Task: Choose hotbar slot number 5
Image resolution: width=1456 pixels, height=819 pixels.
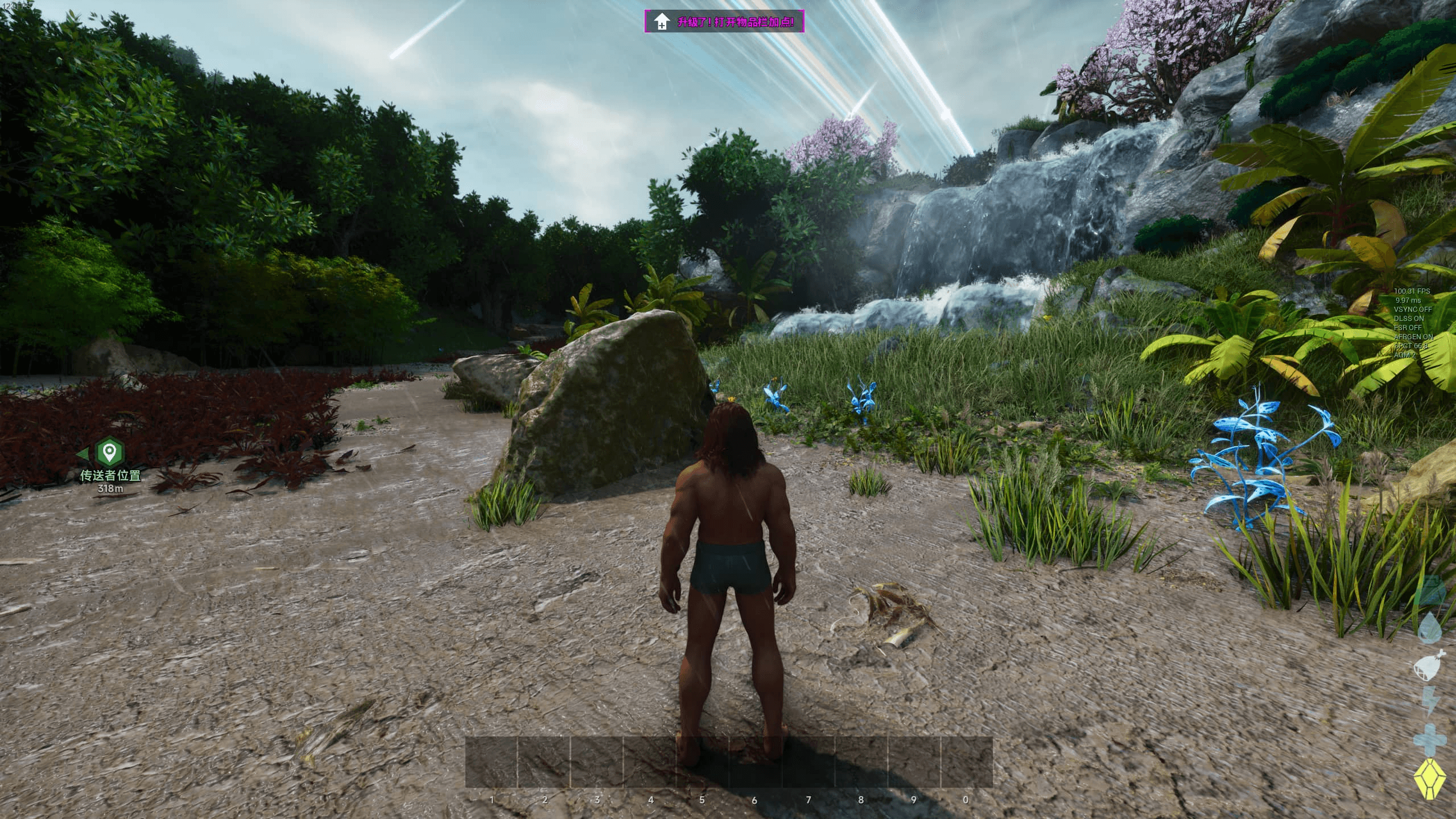Action: click(x=702, y=763)
